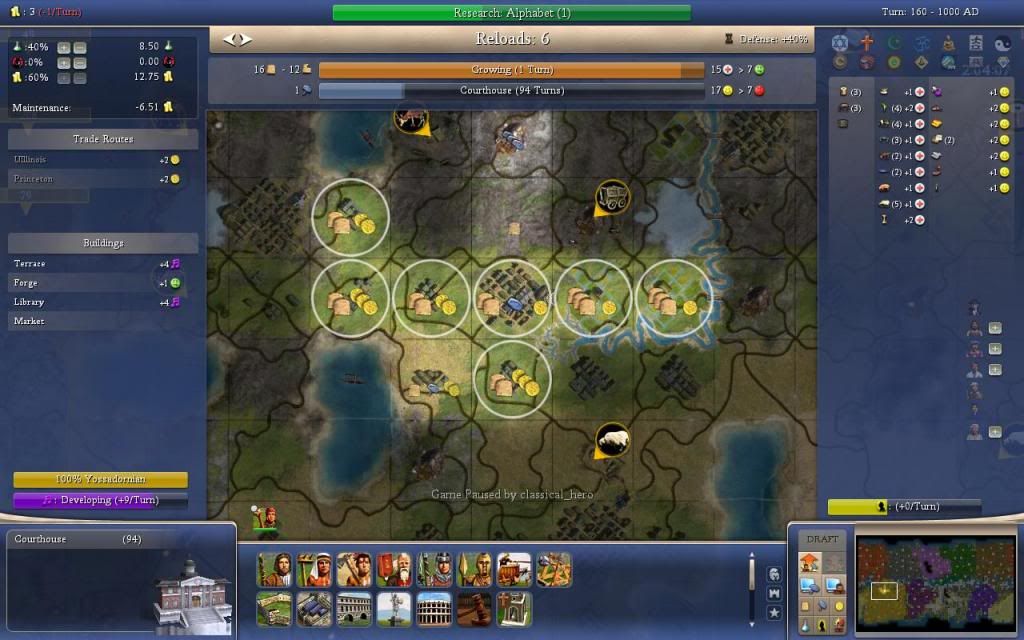Go to the previous city arrow
The height and width of the screenshot is (640, 1024).
(x=229, y=40)
